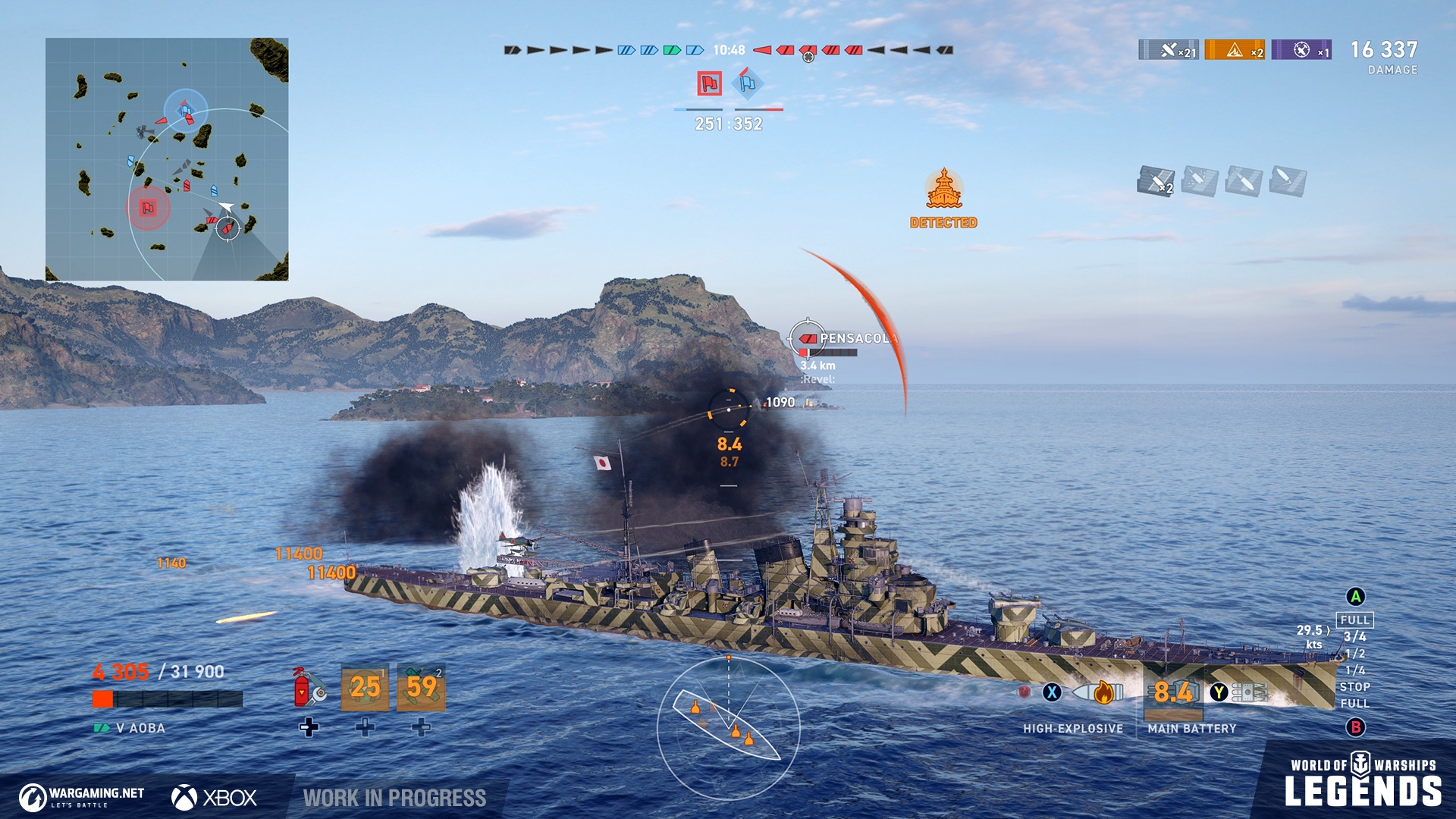The height and width of the screenshot is (819, 1456).
Task: Select the Pensacola enemy target marker
Action: click(x=808, y=338)
